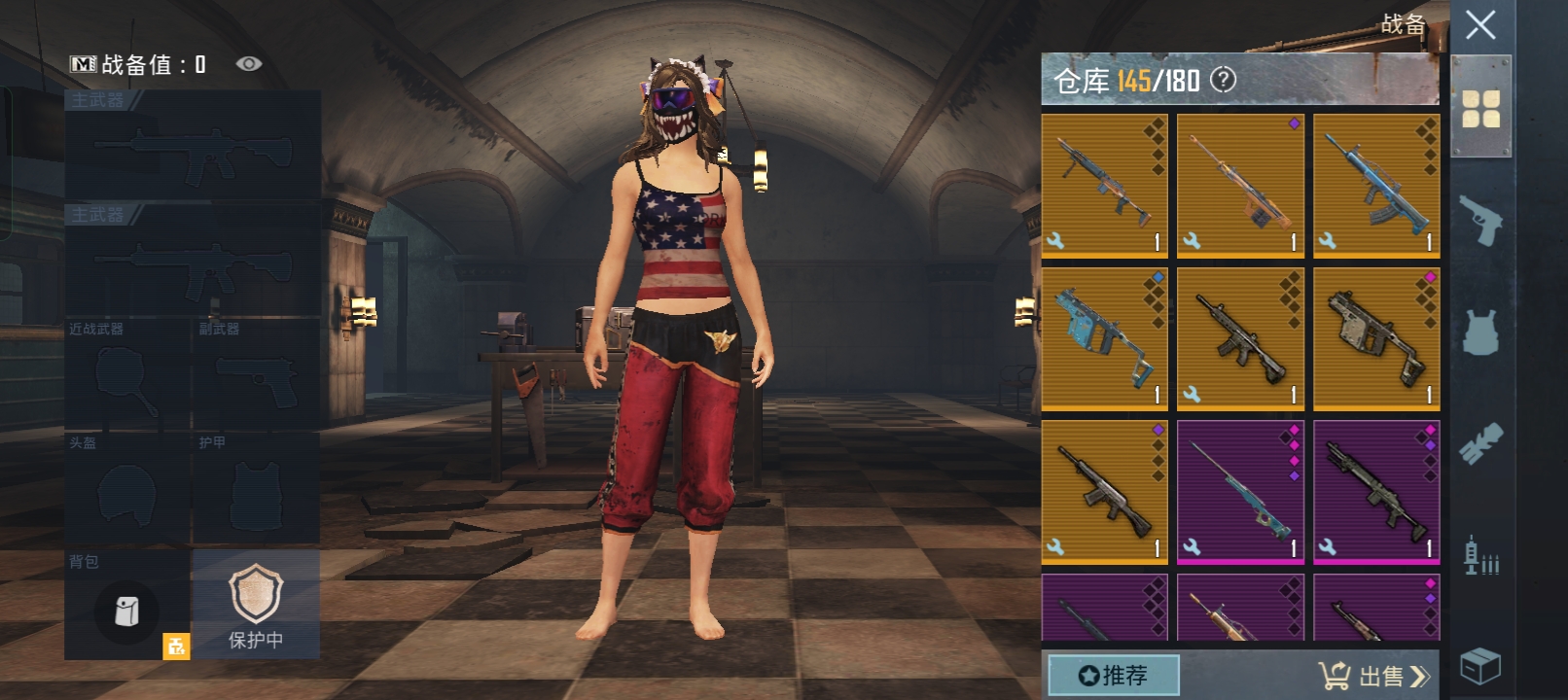Choose the equipped backpack slot item

point(127,611)
